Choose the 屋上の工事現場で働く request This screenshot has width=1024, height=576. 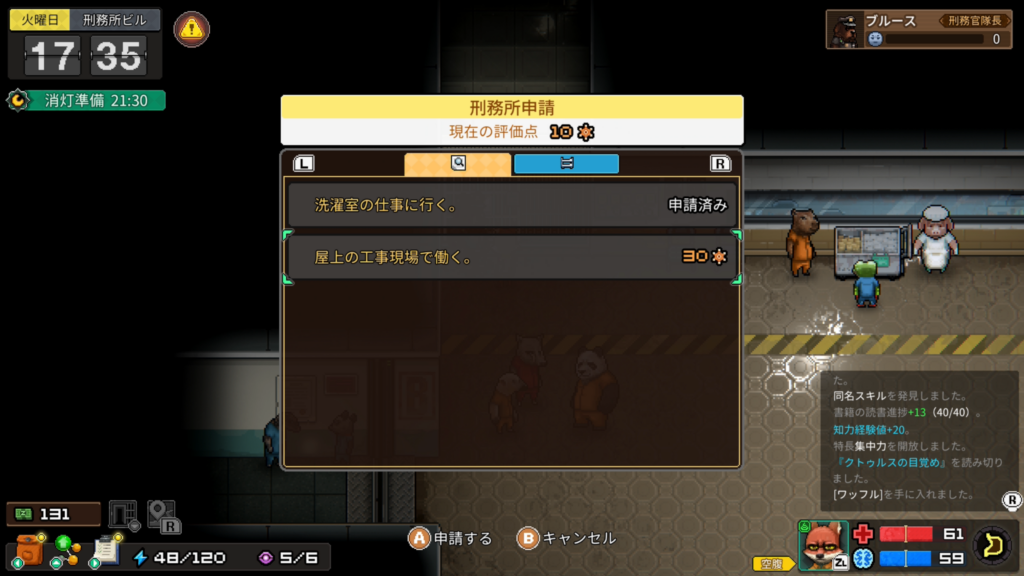pos(511,257)
